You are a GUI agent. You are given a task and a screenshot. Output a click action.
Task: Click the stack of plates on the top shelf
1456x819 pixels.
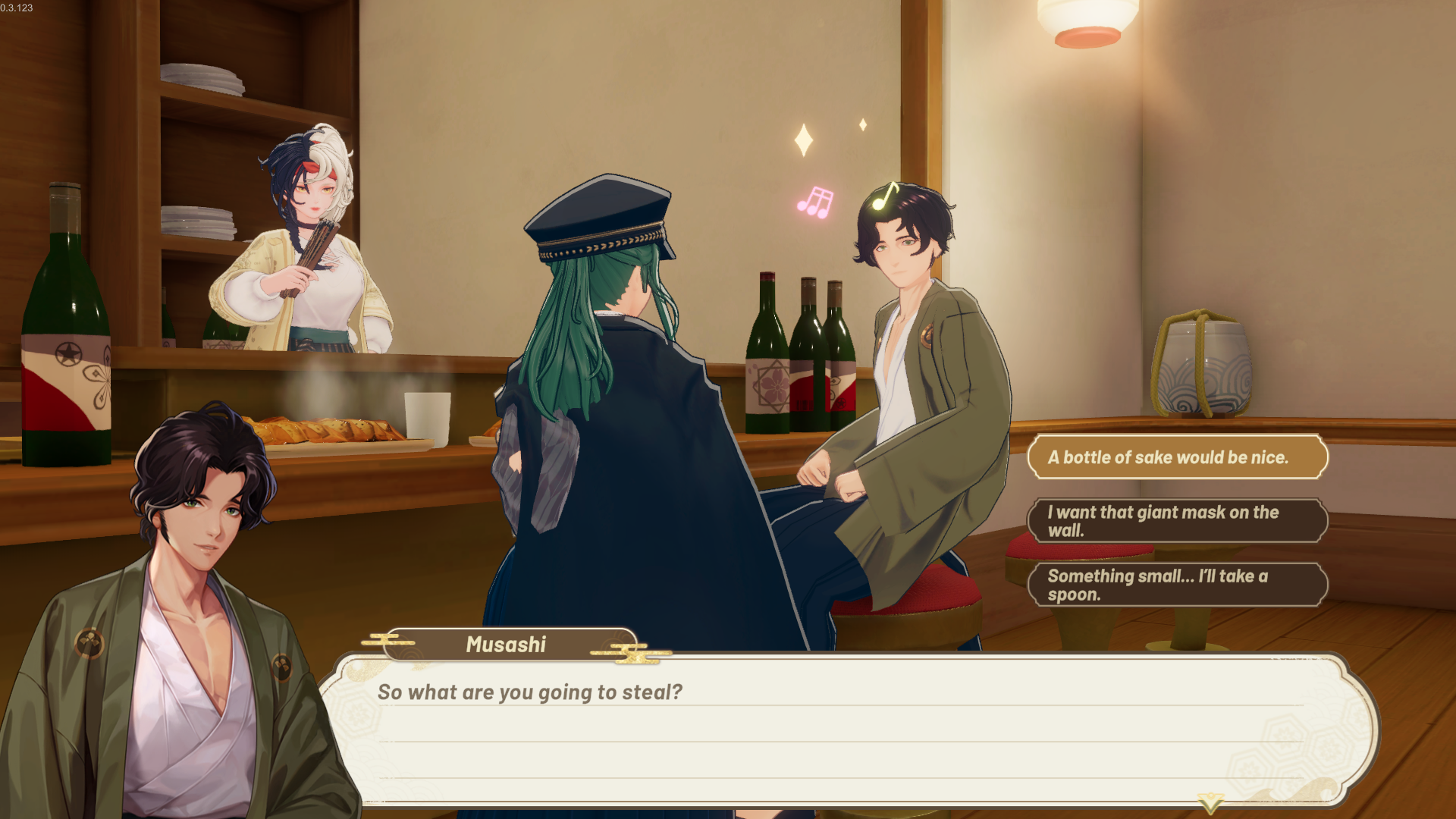coord(201,76)
